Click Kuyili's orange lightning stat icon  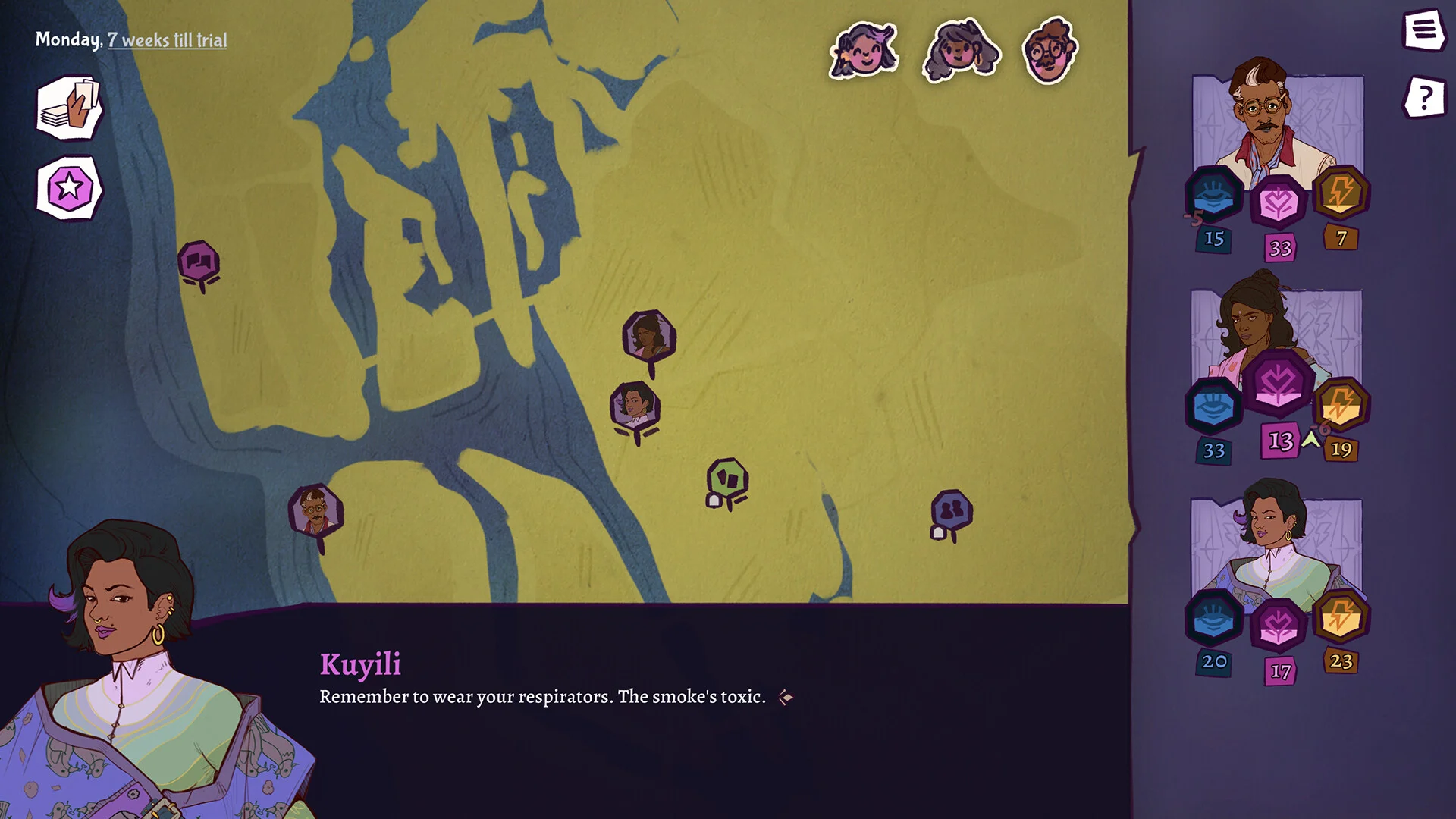(1340, 617)
